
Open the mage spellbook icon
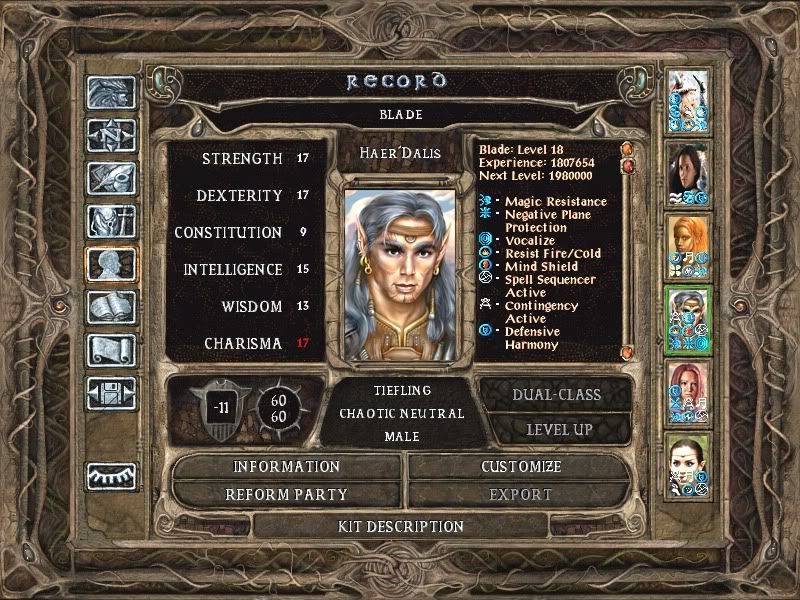110,307
